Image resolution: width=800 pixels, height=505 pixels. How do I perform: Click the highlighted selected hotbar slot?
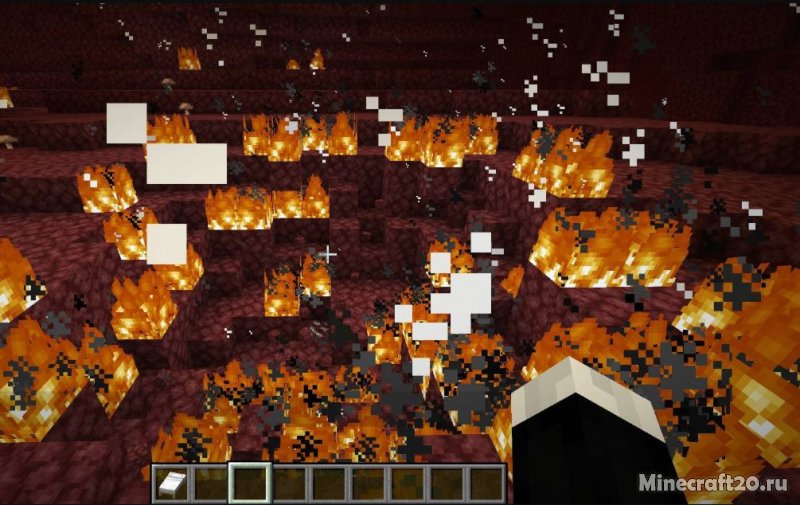[249, 483]
